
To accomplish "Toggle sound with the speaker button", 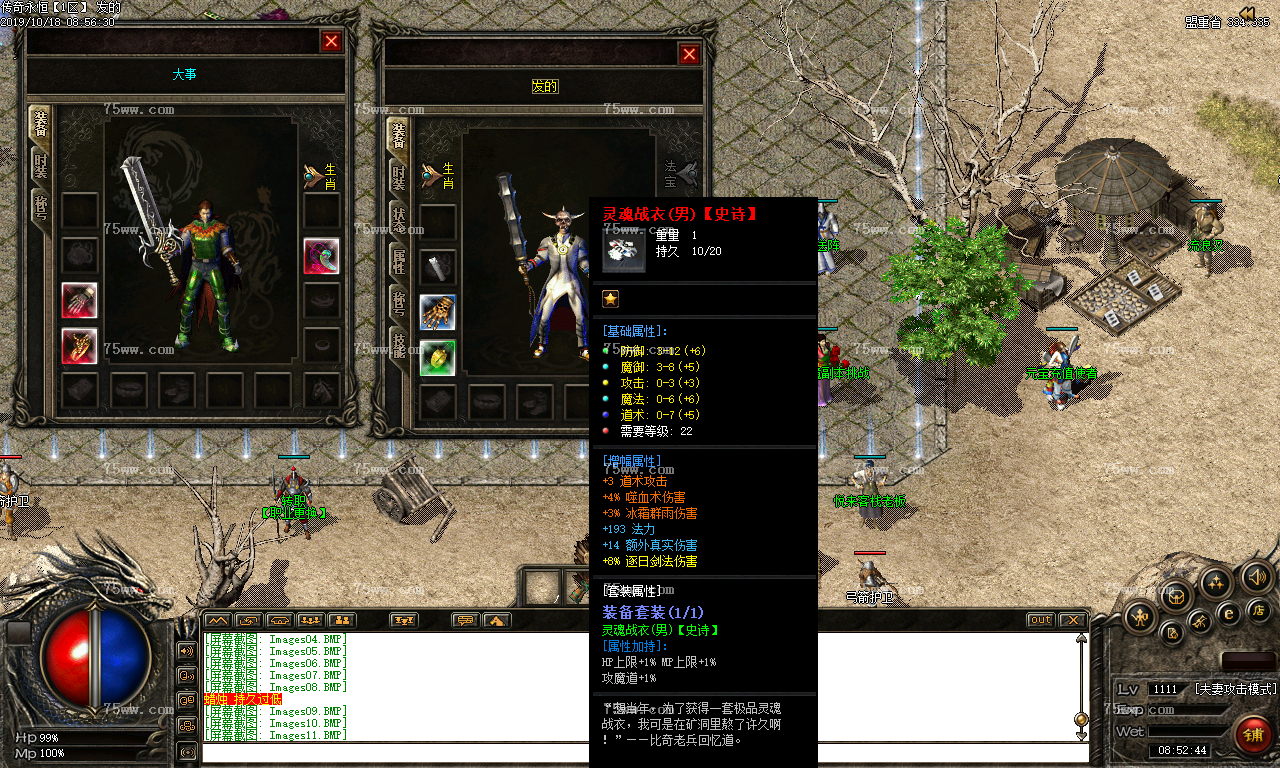I will (x=1256, y=577).
